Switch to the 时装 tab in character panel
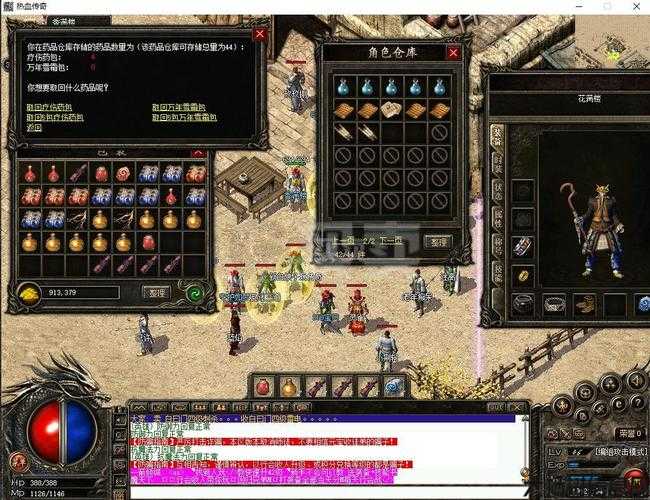Image resolution: width=650 pixels, height=500 pixels. point(497,161)
